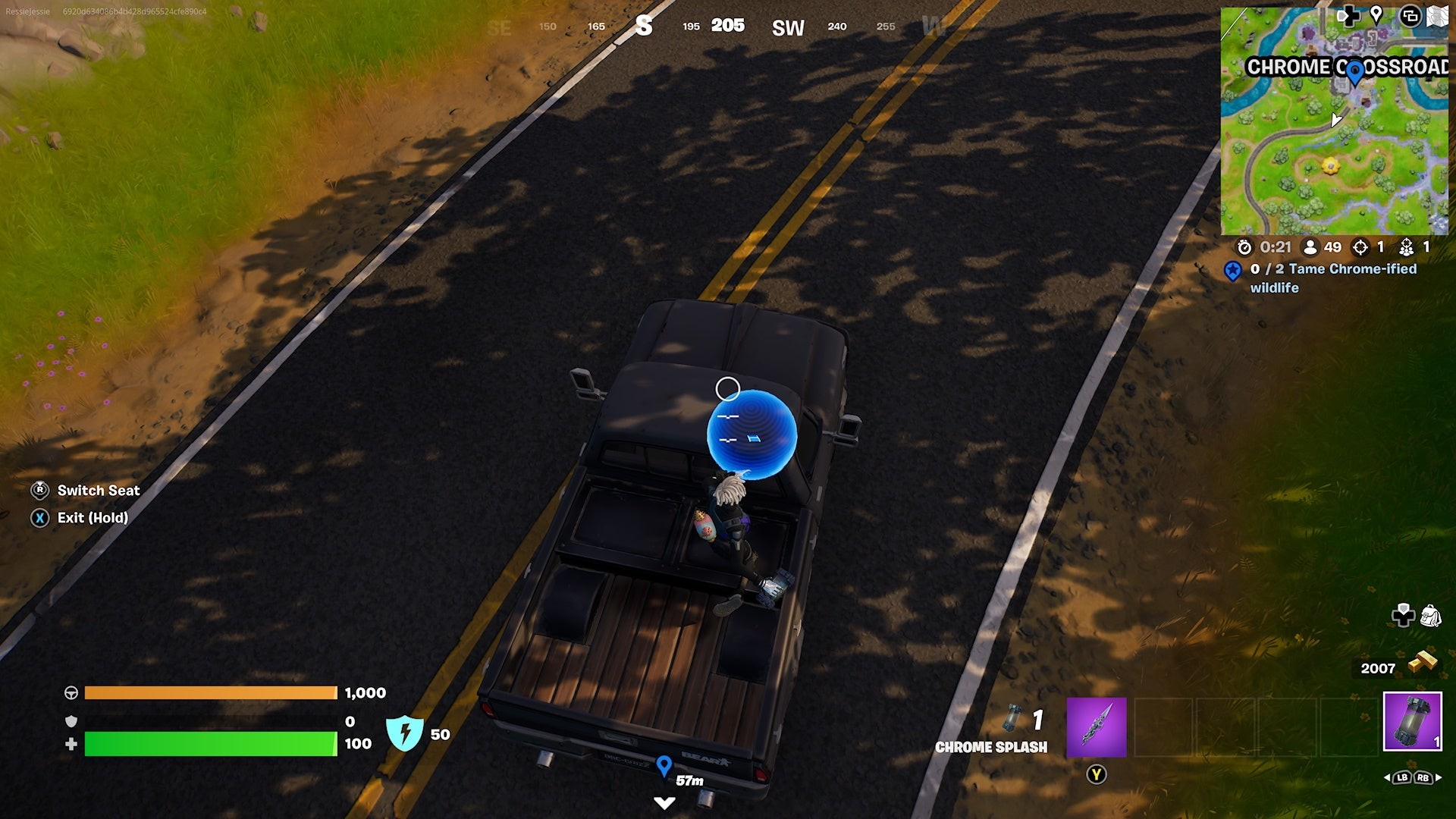Click the gold bars currency icon
This screenshot has height=819, width=1456.
1422,661
